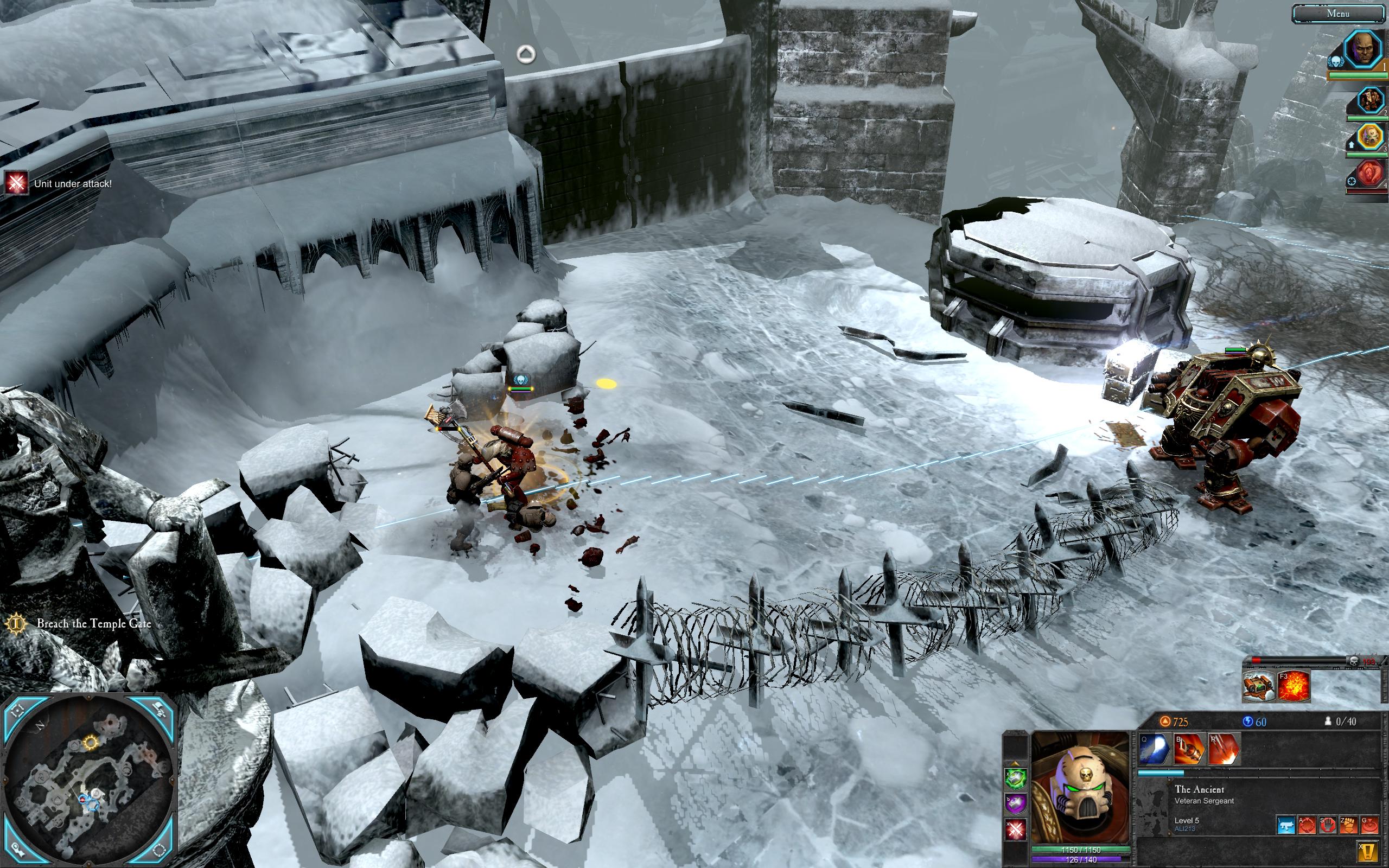Click The Ancient's helmet portrait
The height and width of the screenshot is (868, 1389).
pyautogui.click(x=1080, y=789)
